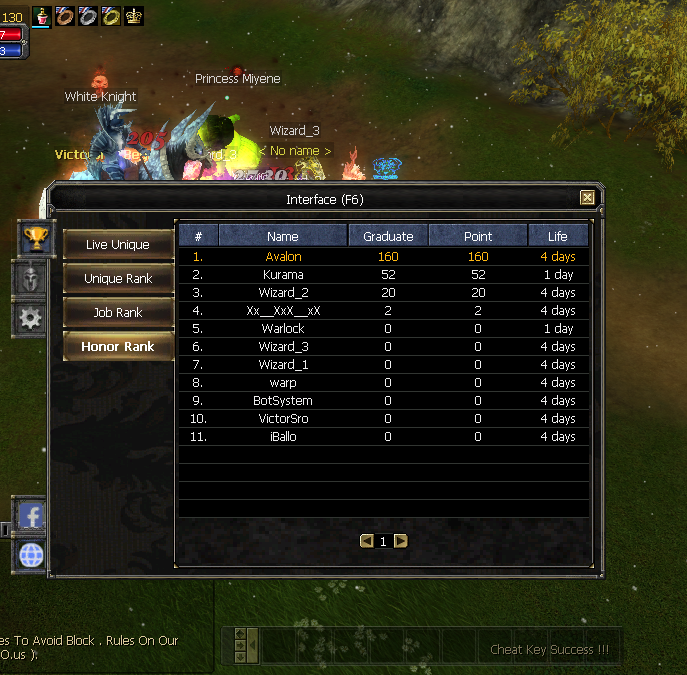Image resolution: width=687 pixels, height=675 pixels.
Task: Switch to the Unique Rank tab
Action: click(118, 279)
